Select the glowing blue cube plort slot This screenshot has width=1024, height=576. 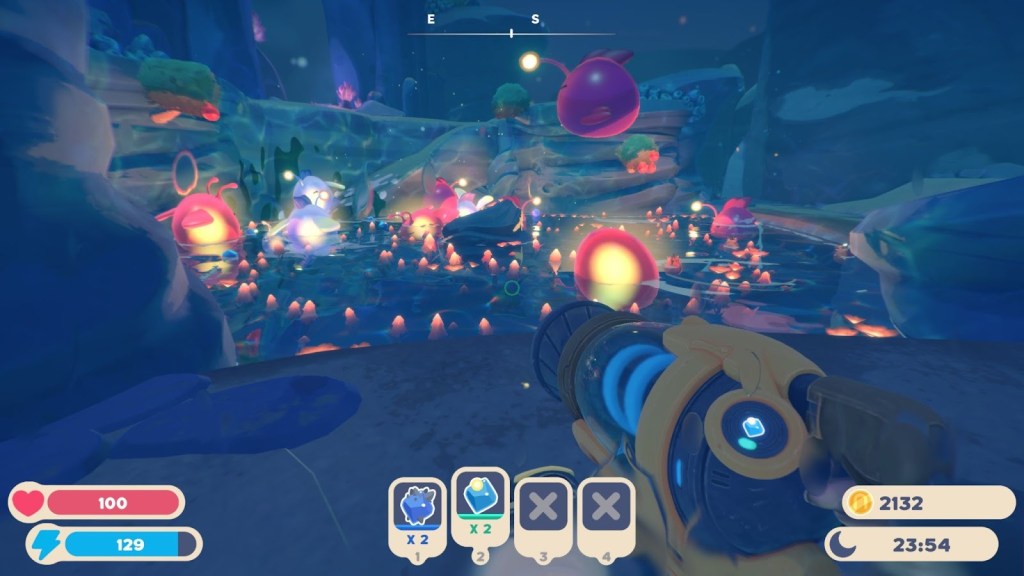(x=479, y=503)
